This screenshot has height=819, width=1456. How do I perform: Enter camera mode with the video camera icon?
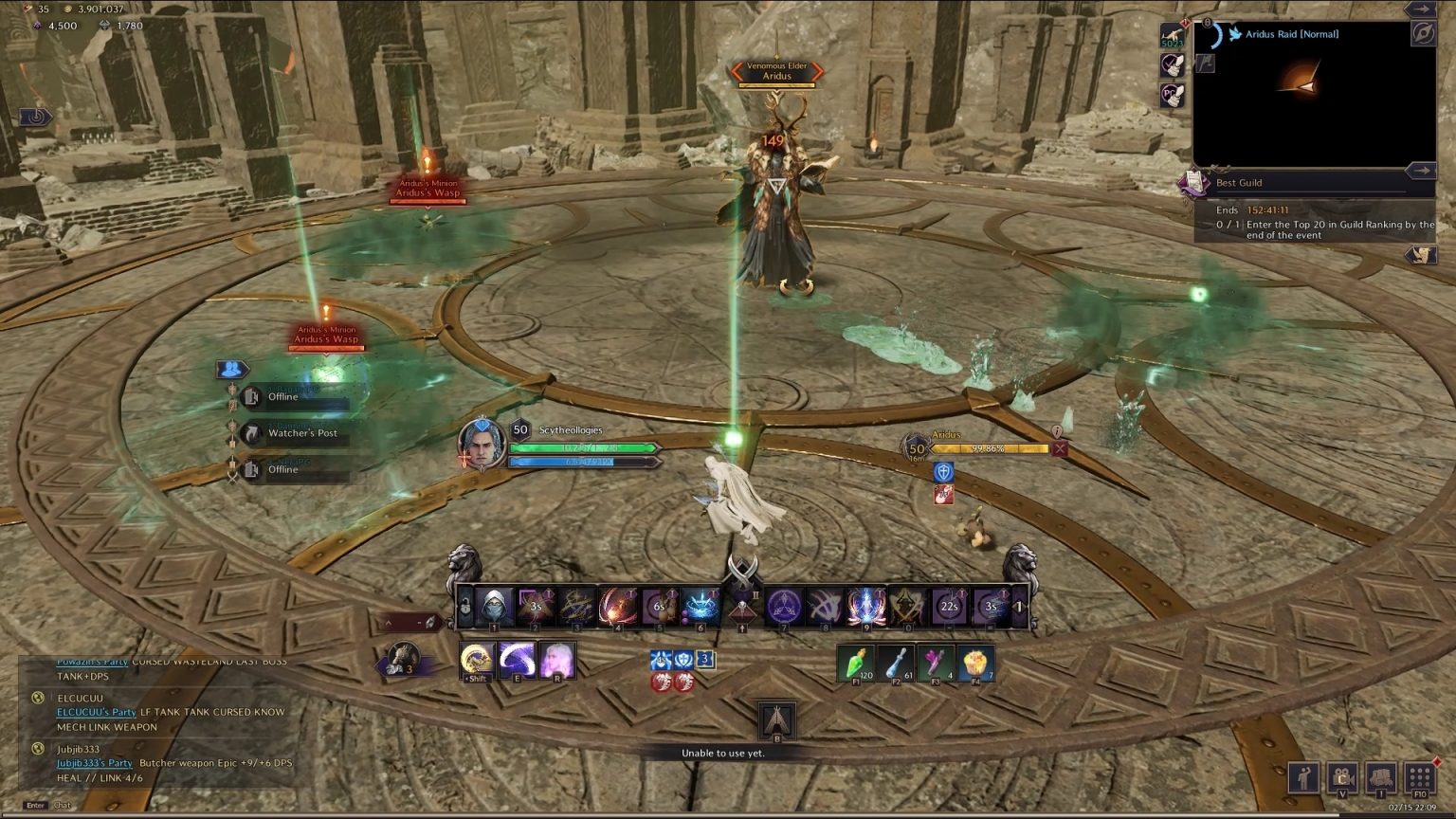1342,777
